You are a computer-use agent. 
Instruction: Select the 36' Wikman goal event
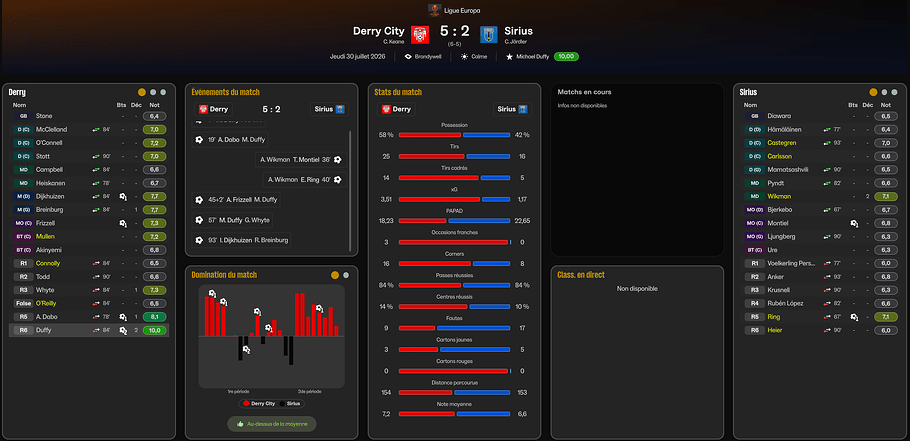[295, 159]
